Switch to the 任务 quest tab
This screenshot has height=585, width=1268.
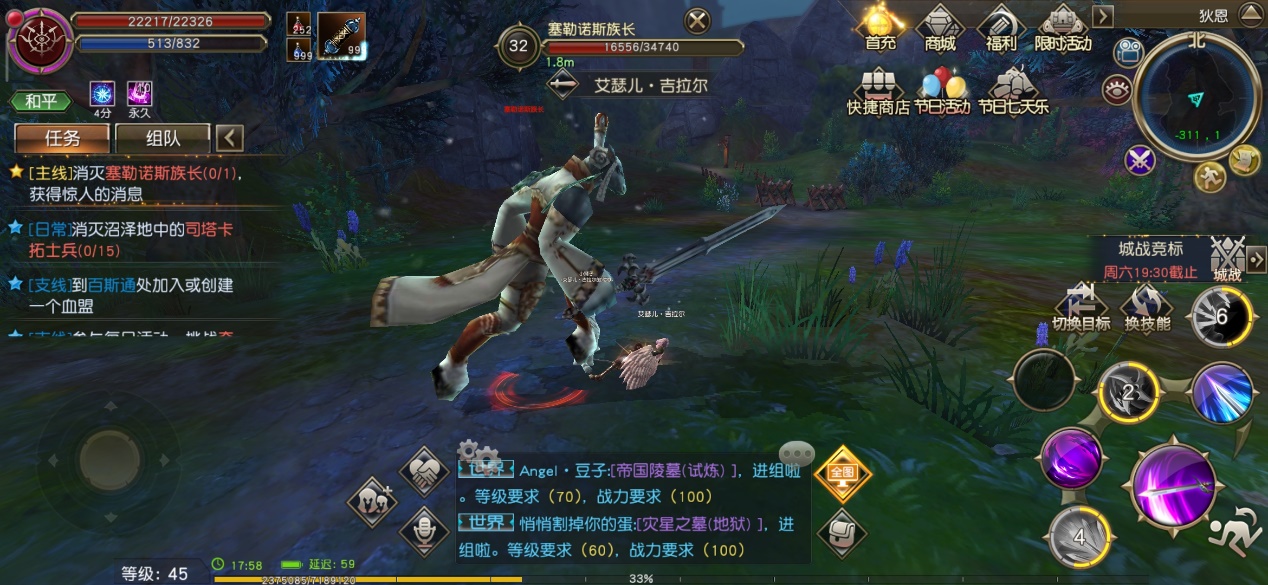61,138
